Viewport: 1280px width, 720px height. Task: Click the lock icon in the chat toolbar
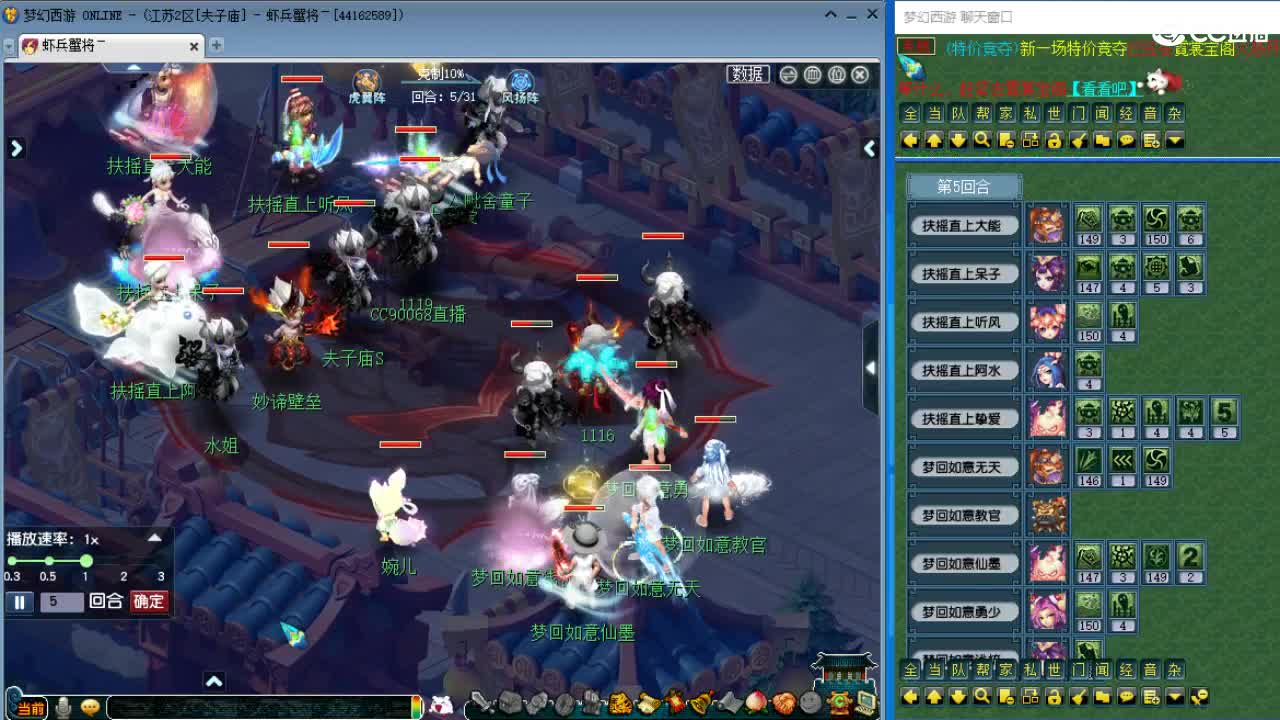point(1055,141)
